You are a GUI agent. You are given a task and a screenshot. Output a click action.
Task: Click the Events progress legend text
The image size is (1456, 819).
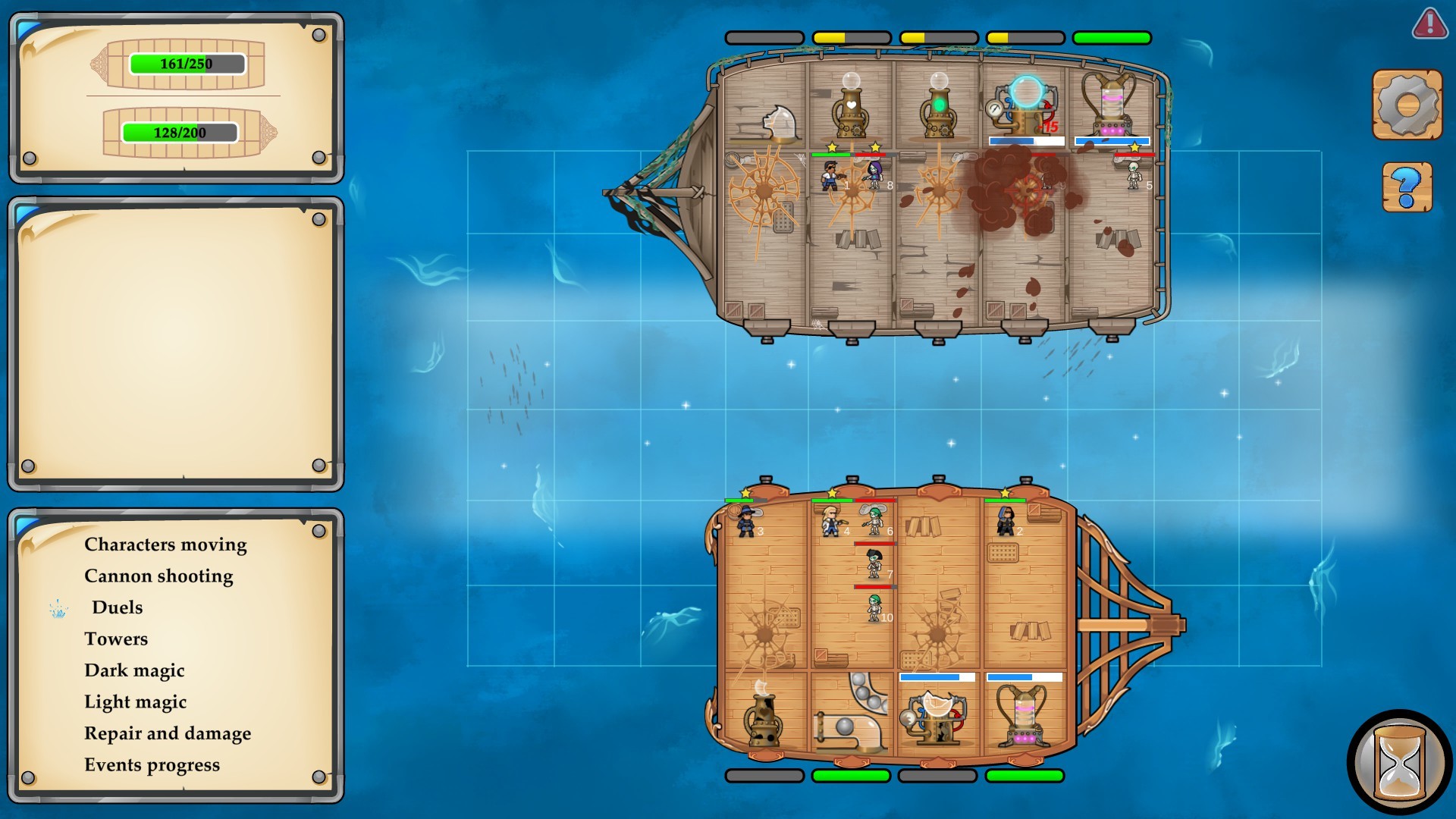click(x=152, y=764)
